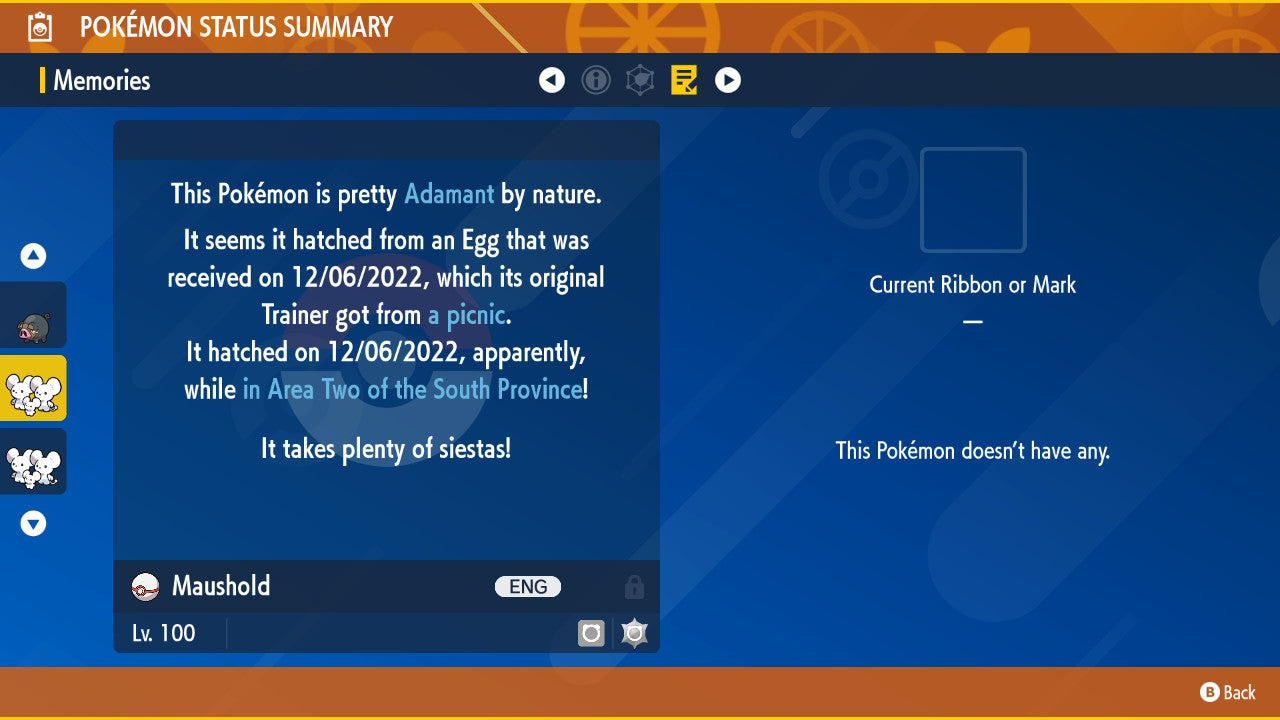Open the stats hexagon panel icon
Screen dimensions: 1280x720
pyautogui.click(x=640, y=79)
